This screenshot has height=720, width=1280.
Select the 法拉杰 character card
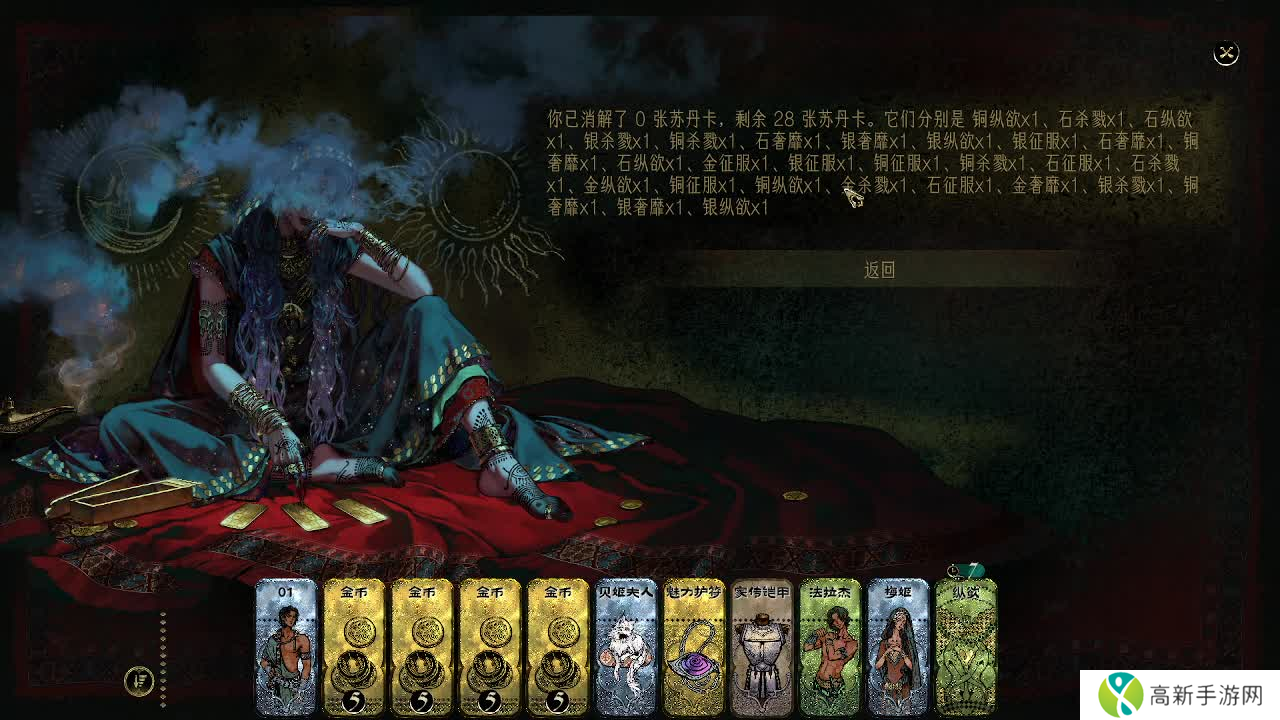pyautogui.click(x=830, y=647)
